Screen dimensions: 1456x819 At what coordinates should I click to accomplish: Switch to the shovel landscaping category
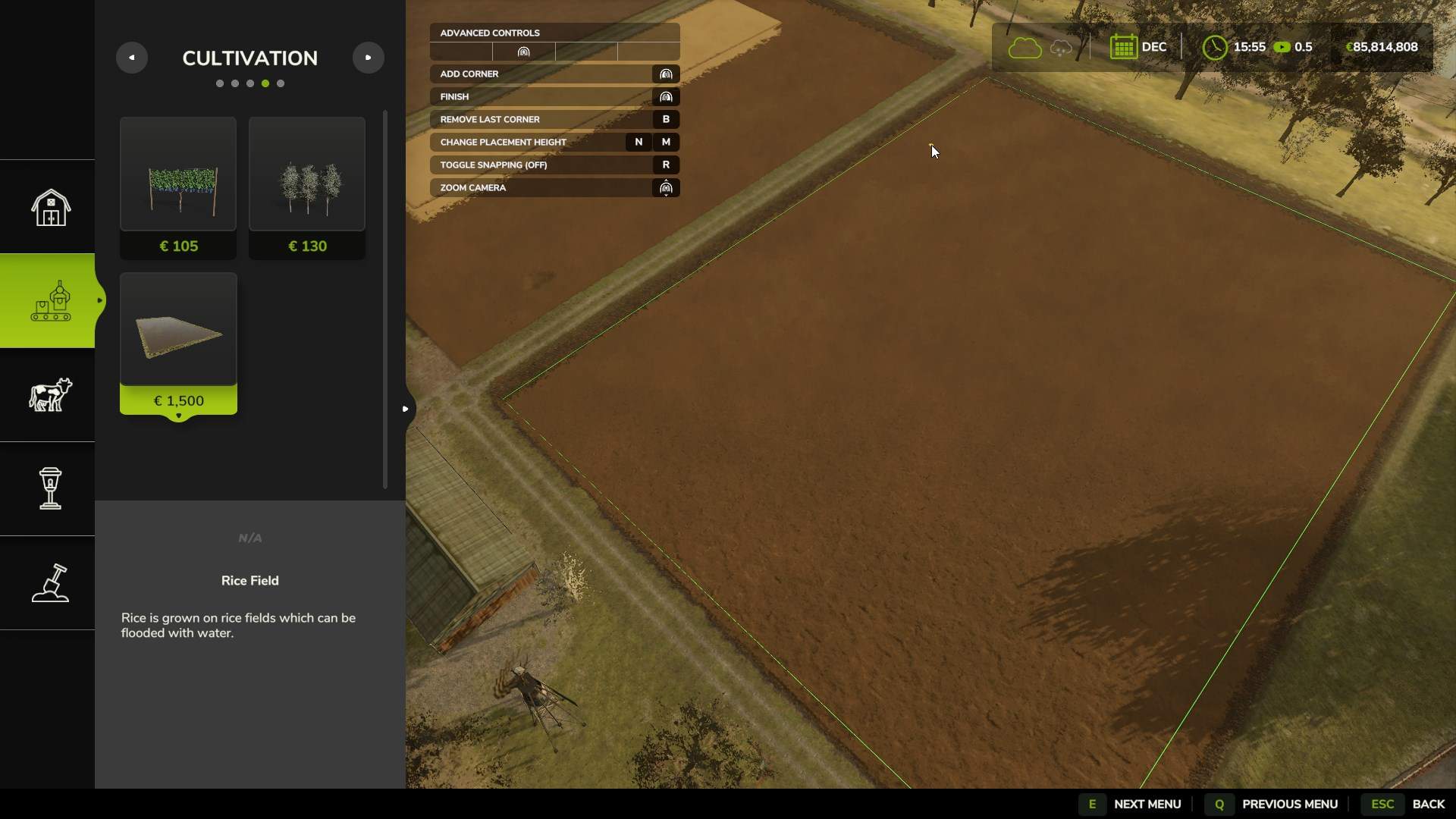50,583
